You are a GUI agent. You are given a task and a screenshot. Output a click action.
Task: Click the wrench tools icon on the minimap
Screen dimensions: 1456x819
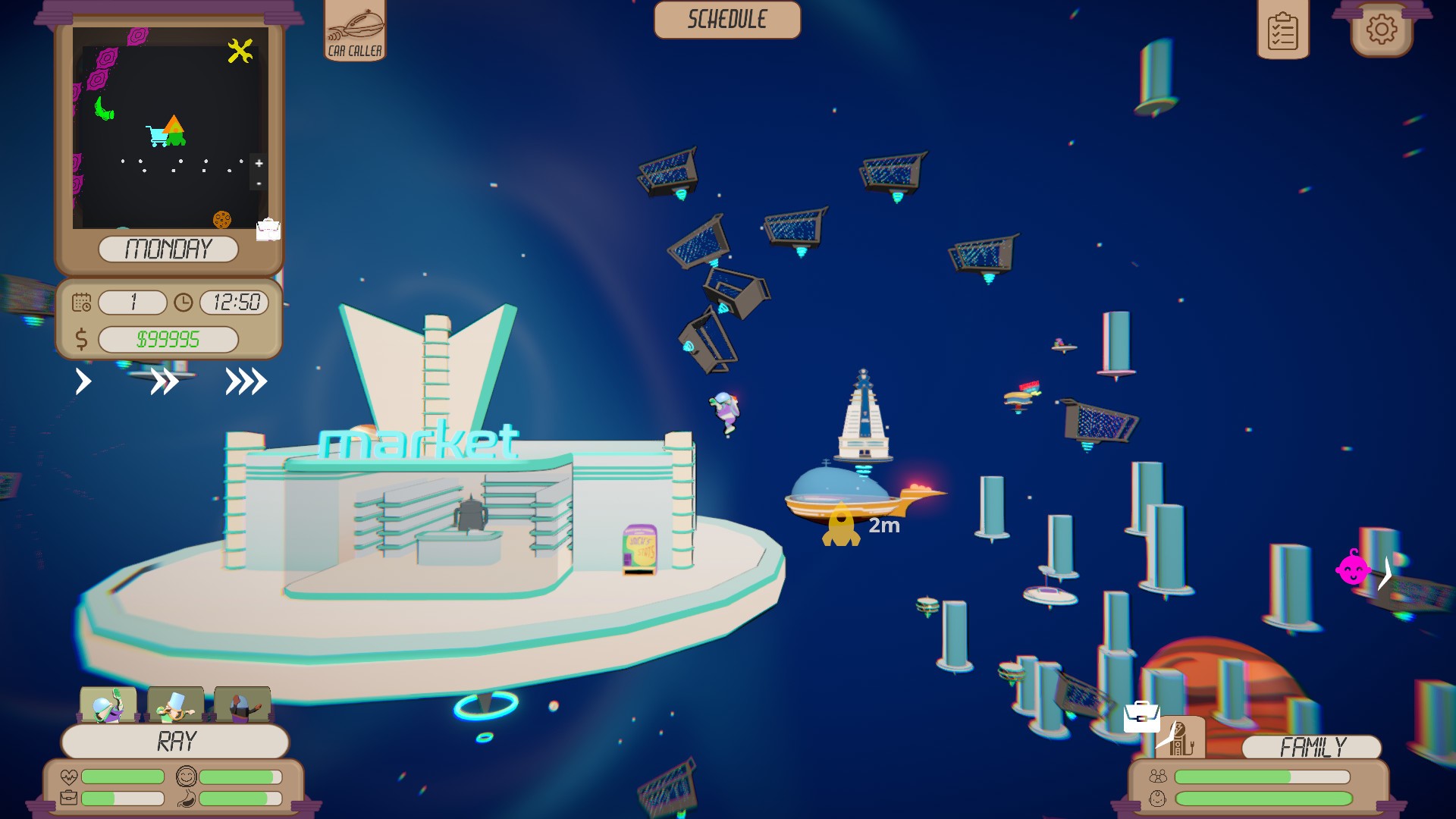(x=240, y=49)
